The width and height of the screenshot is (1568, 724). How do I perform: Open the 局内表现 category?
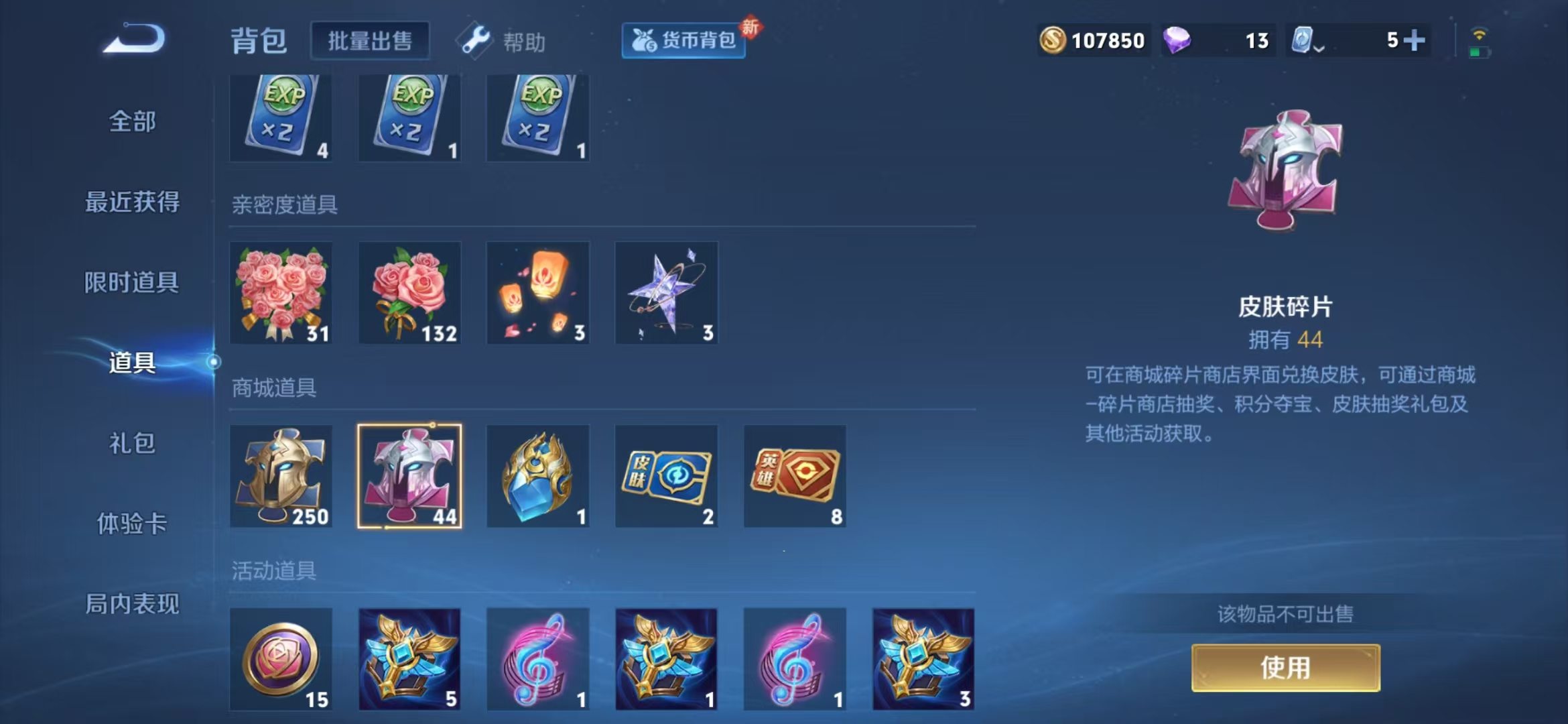point(131,604)
